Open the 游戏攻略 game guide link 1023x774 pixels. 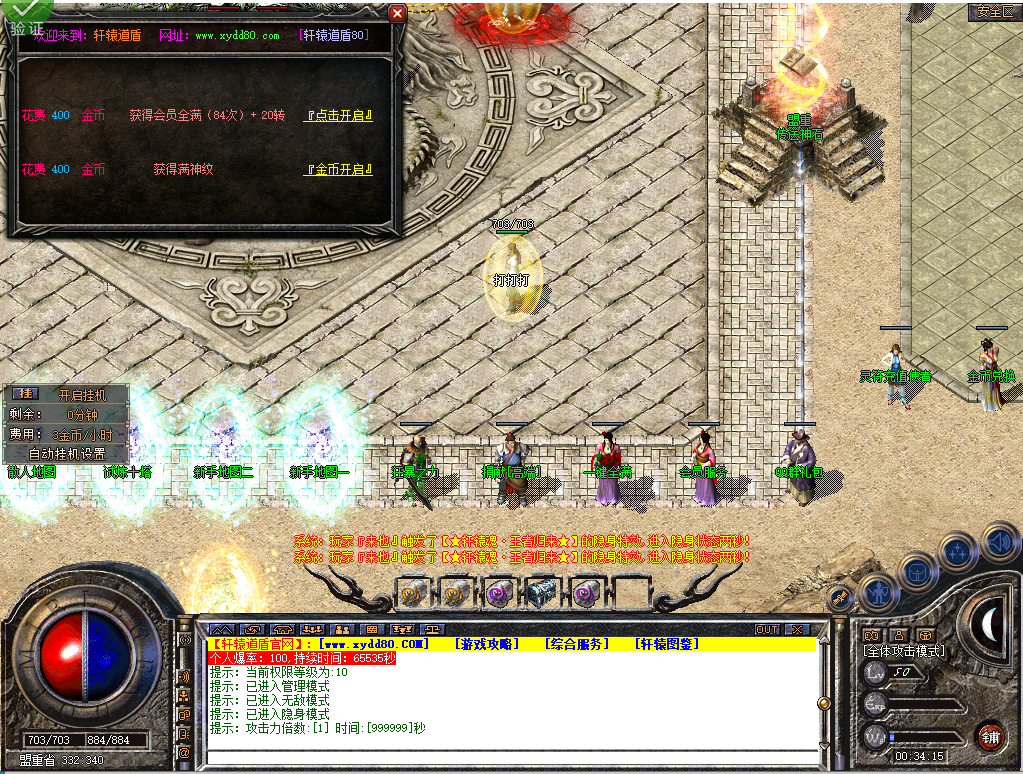[x=487, y=644]
